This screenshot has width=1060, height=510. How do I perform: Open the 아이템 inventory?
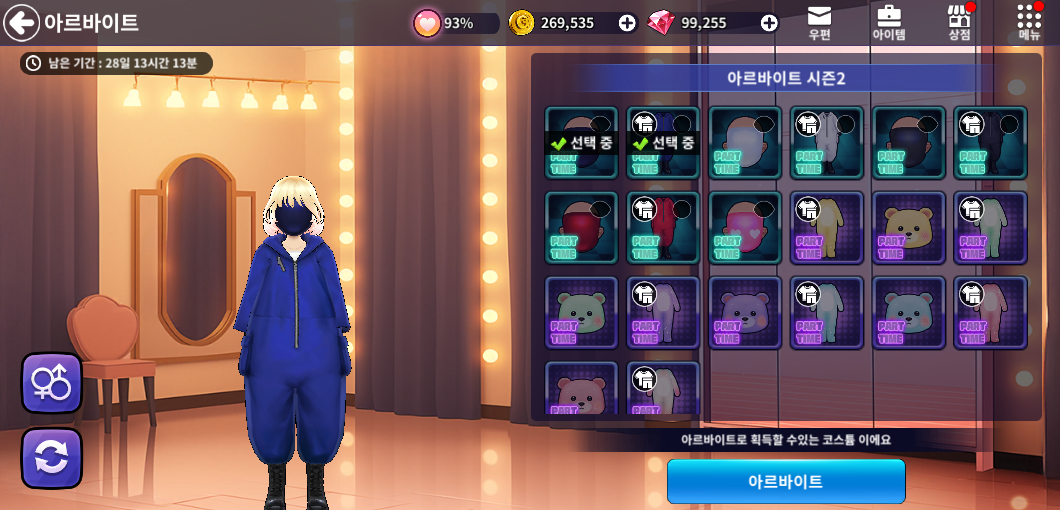(888, 22)
